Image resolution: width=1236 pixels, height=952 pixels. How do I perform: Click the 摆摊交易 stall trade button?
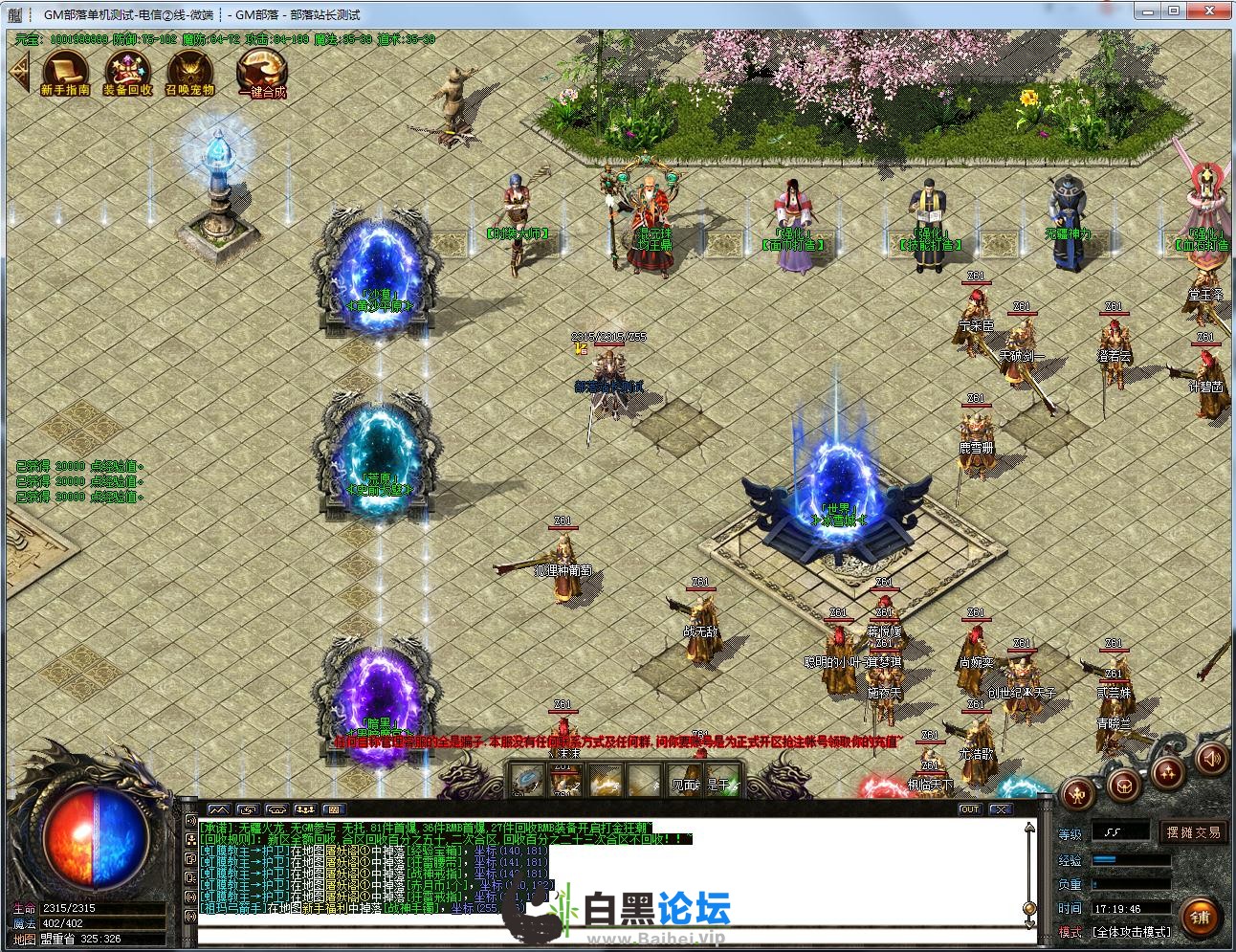coord(1193,832)
